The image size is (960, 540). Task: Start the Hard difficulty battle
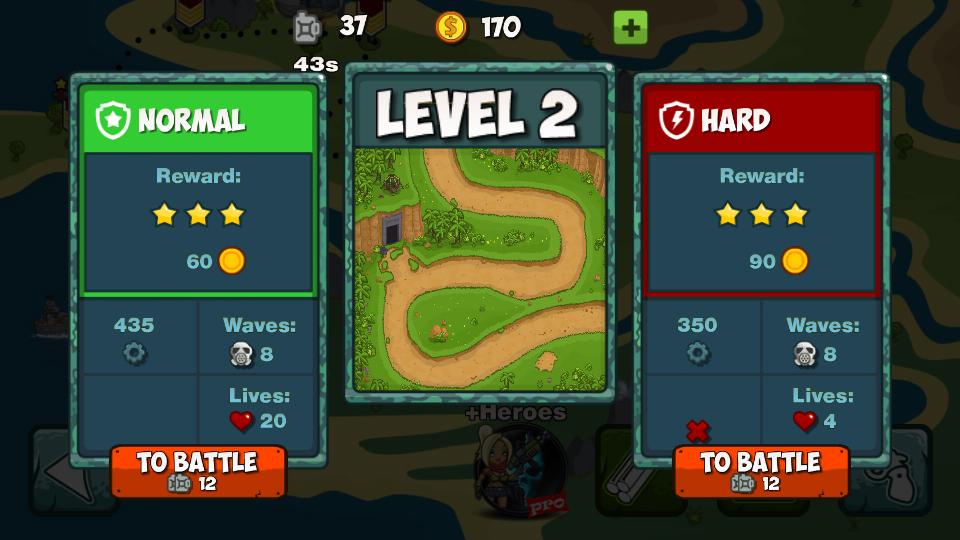point(761,471)
